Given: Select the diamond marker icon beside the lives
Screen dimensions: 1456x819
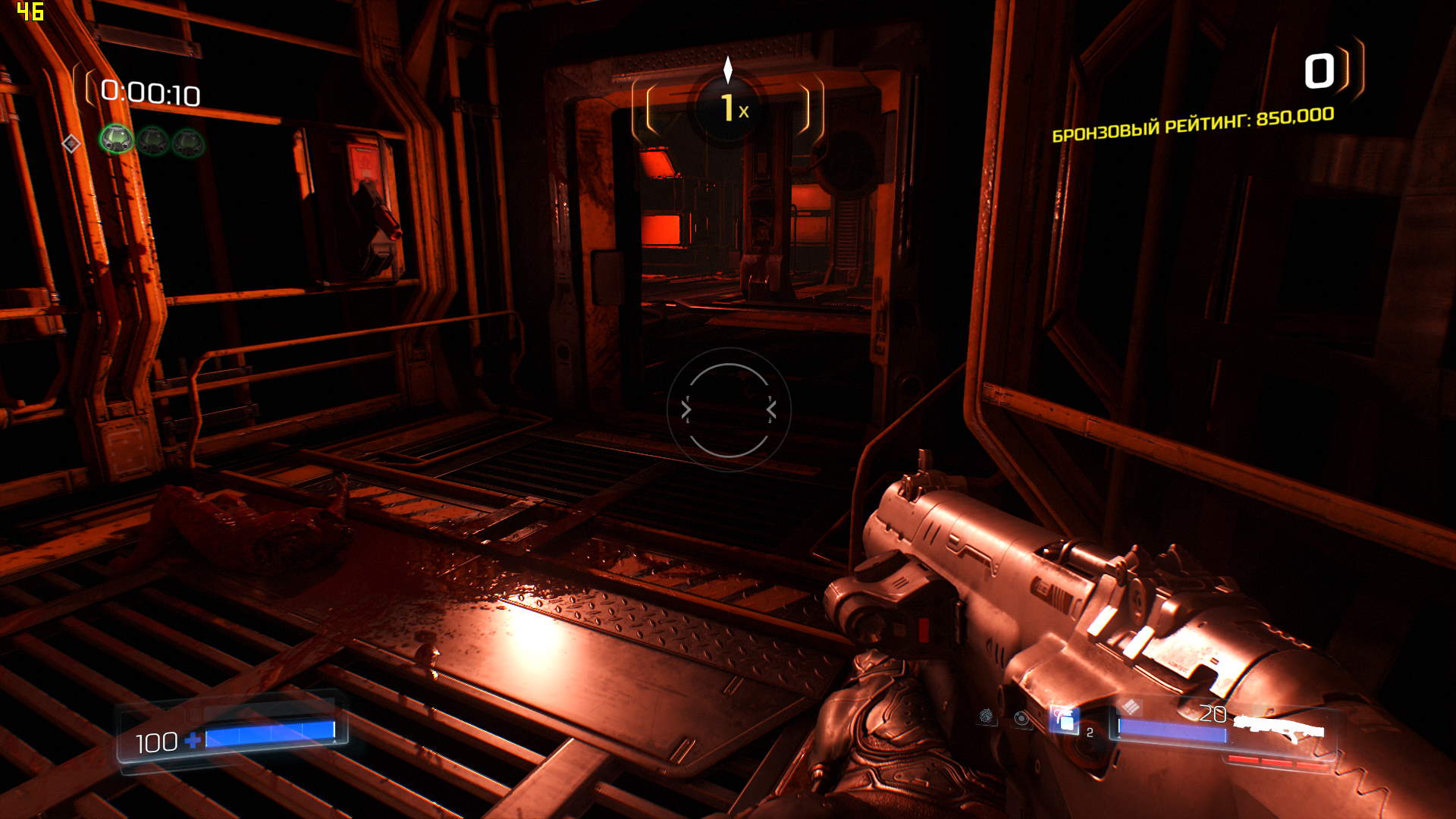Looking at the screenshot, I should 71,143.
